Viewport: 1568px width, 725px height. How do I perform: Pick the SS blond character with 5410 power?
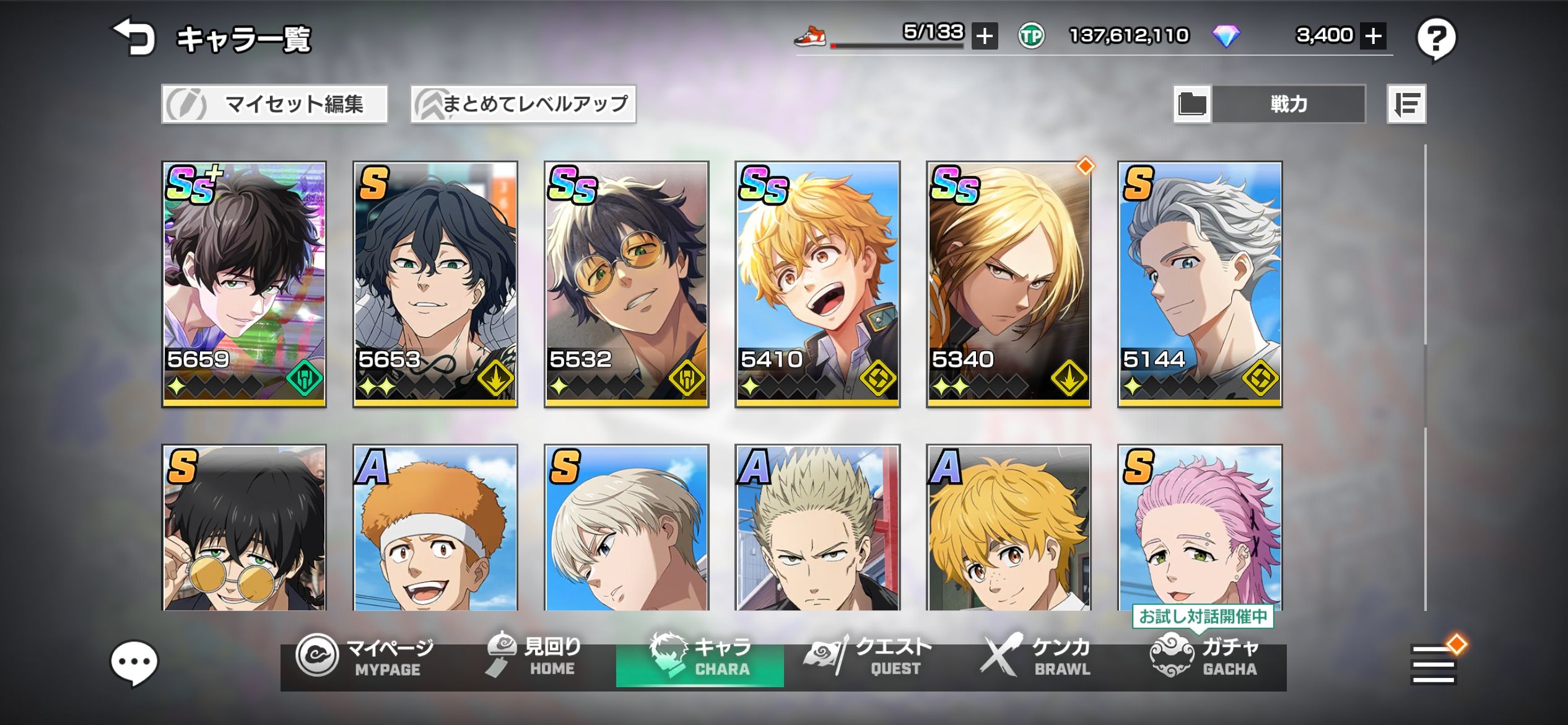[x=817, y=284]
